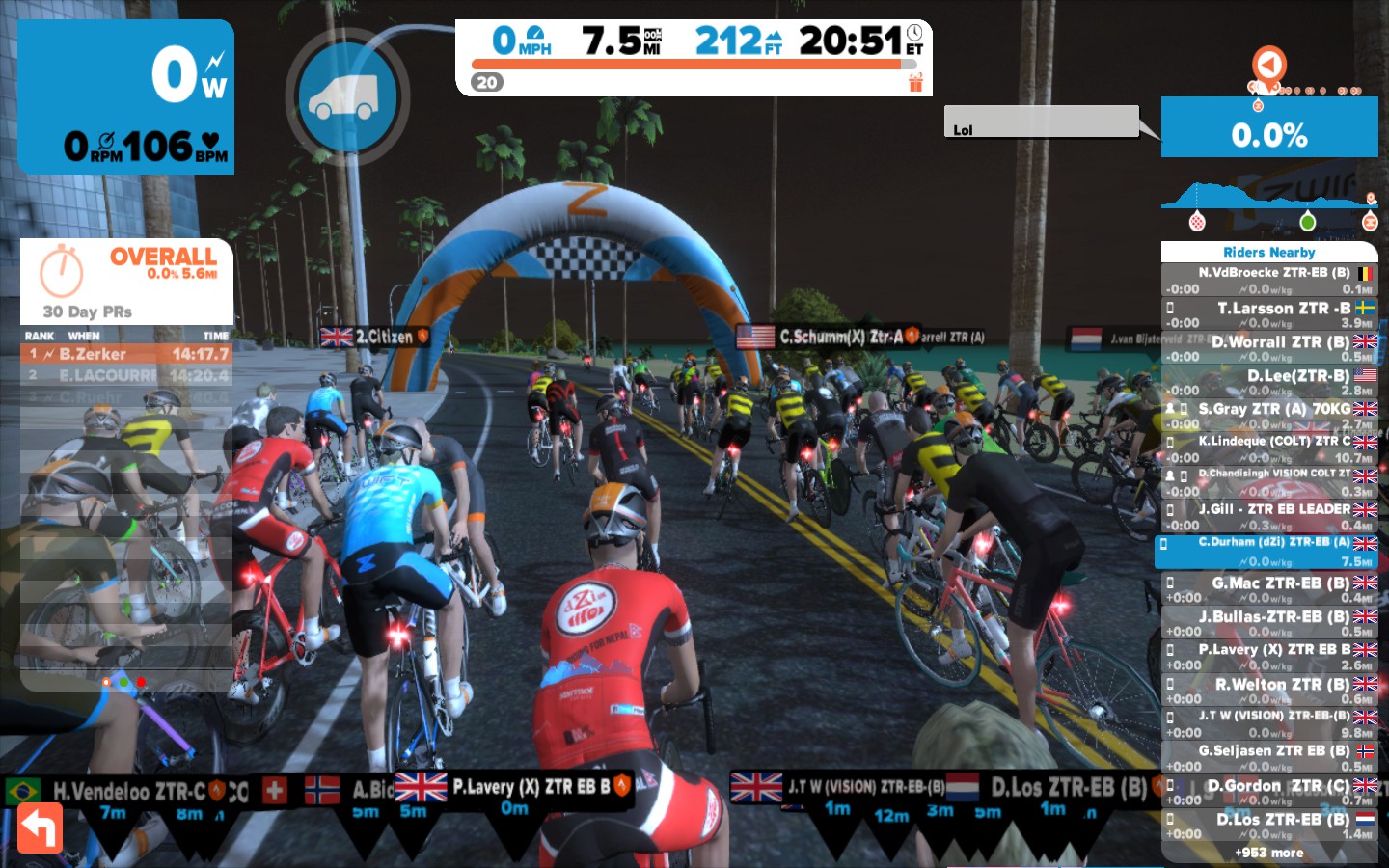
Task: Select J.Gill - ZTR EB LEADER row
Action: [1269, 516]
